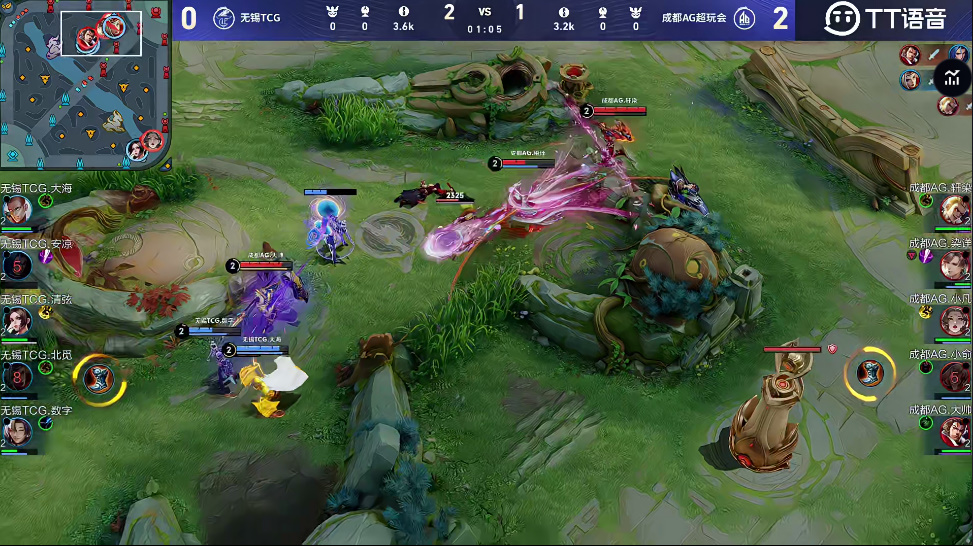Select player 成都AG.小凡's portrait
Image resolution: width=973 pixels, height=546 pixels.
click(956, 321)
